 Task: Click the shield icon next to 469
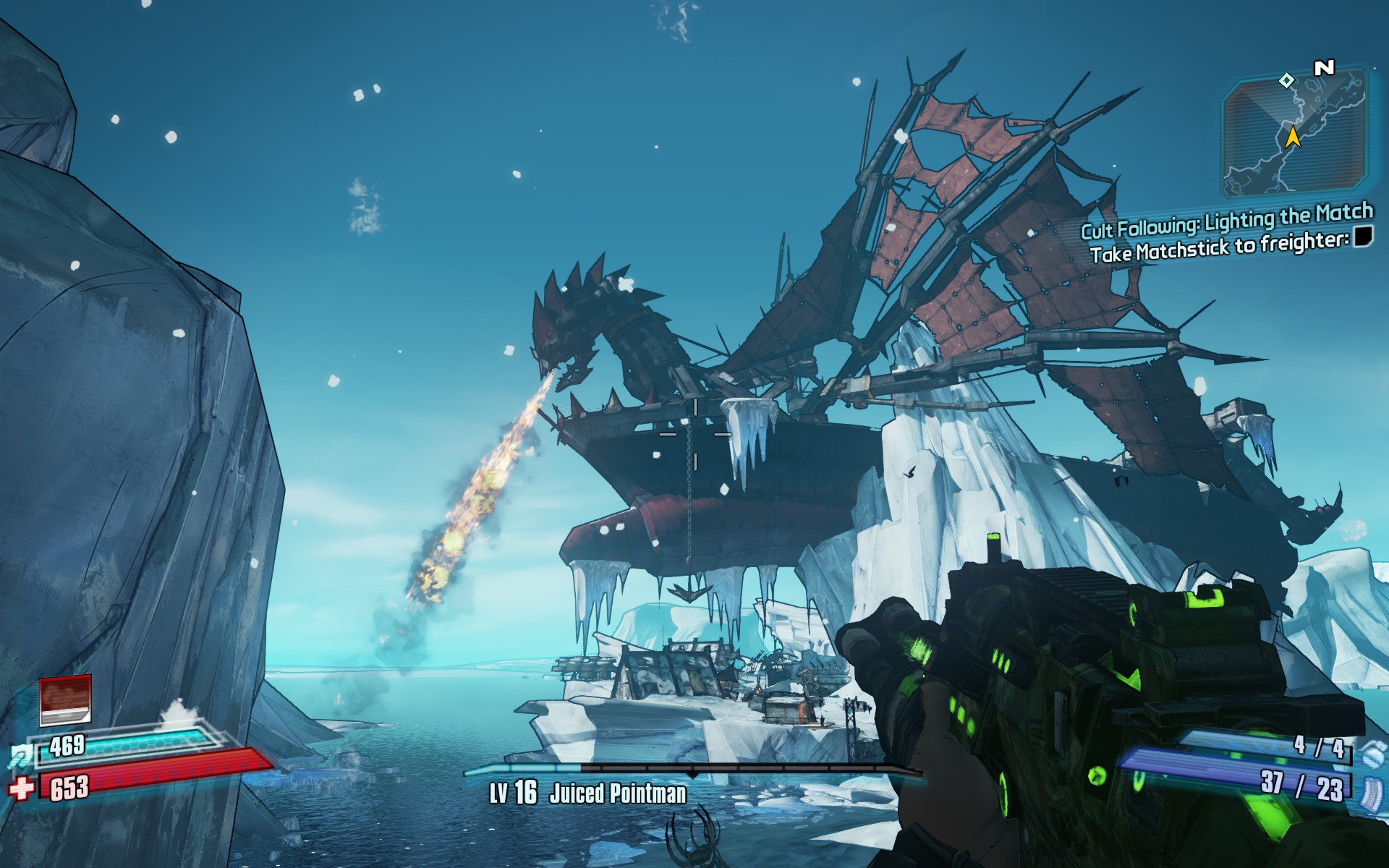click(x=20, y=755)
